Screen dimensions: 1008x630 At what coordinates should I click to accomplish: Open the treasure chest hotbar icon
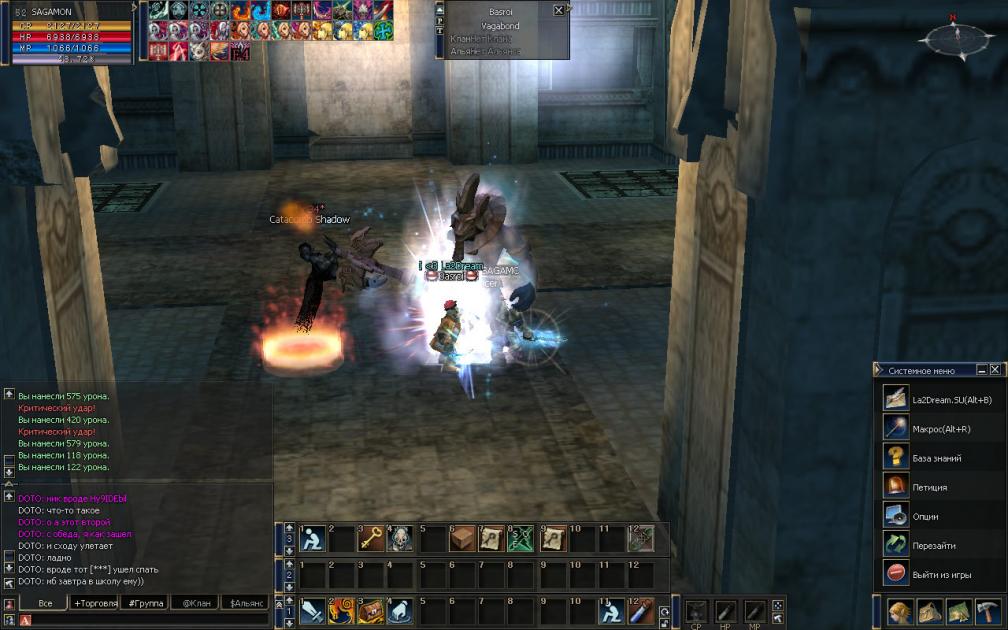371,609
